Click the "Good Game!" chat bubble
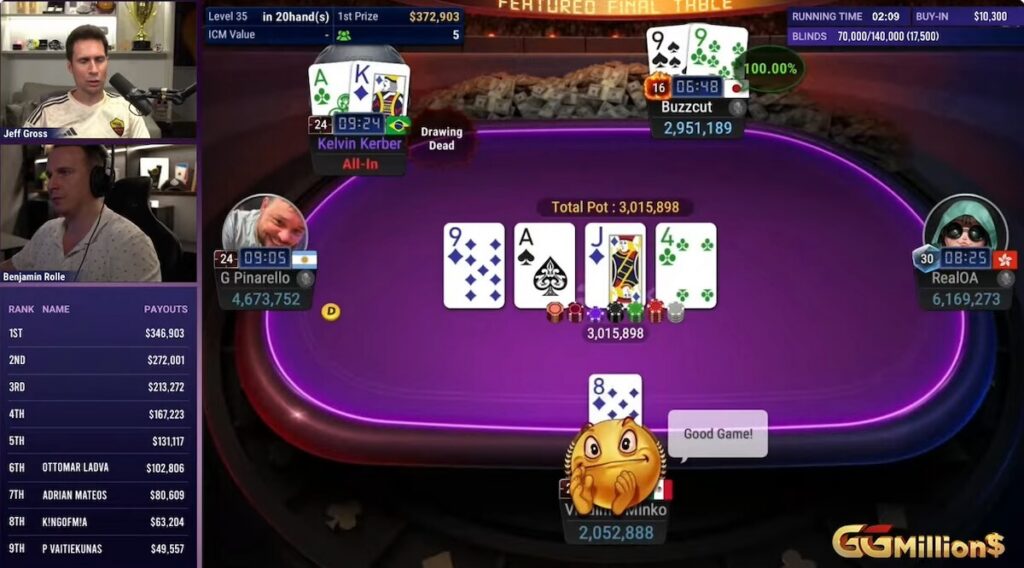 click(x=717, y=435)
